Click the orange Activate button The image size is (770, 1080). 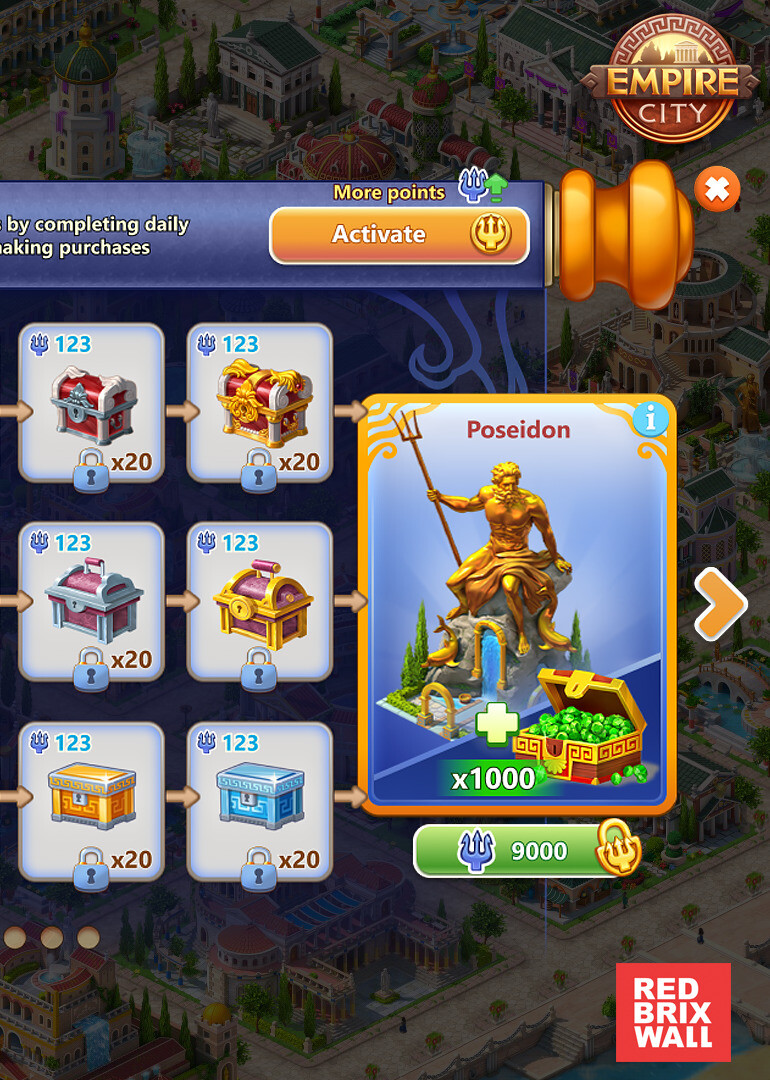(x=399, y=235)
